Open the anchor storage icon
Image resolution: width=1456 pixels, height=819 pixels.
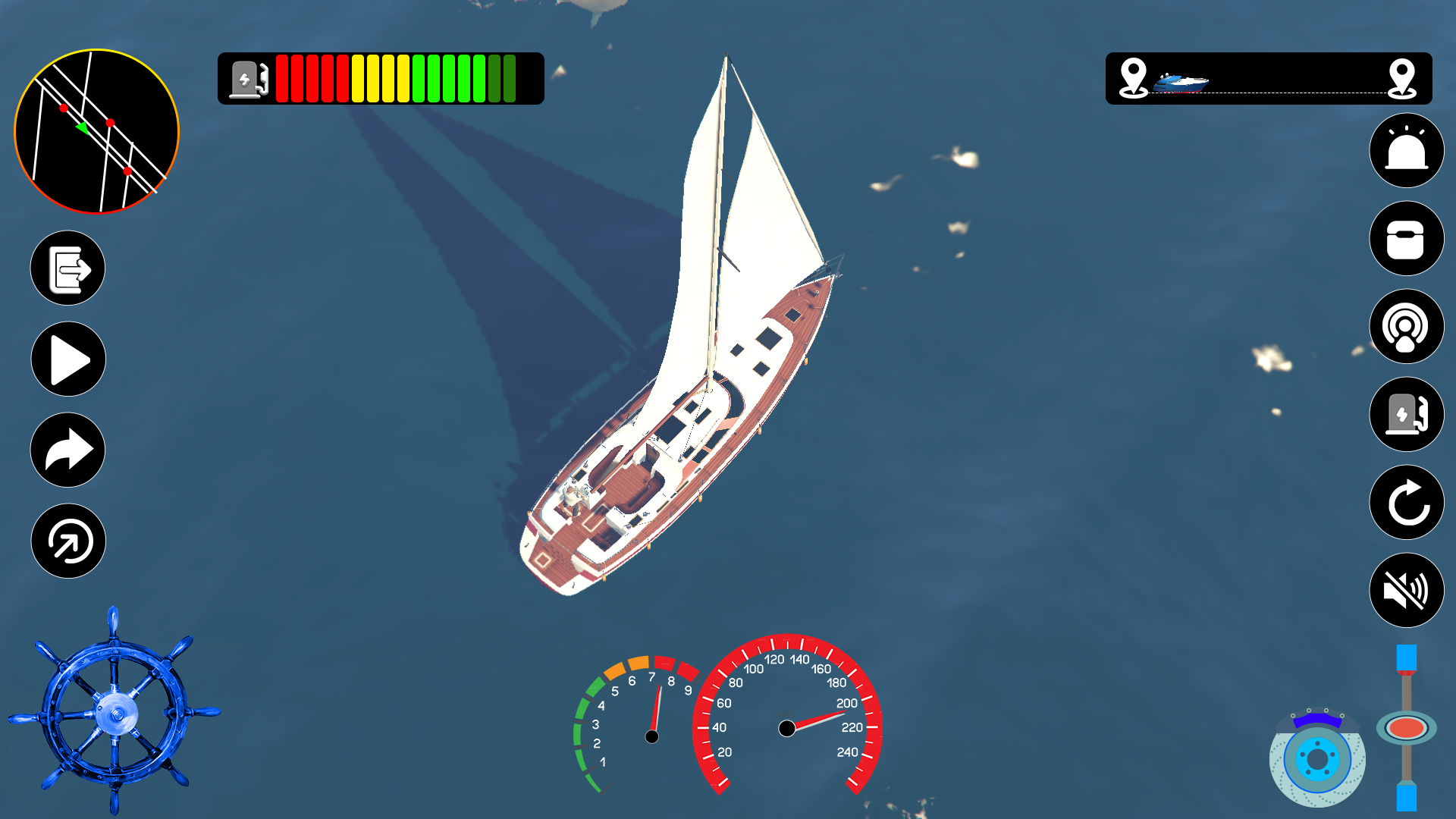click(1405, 239)
